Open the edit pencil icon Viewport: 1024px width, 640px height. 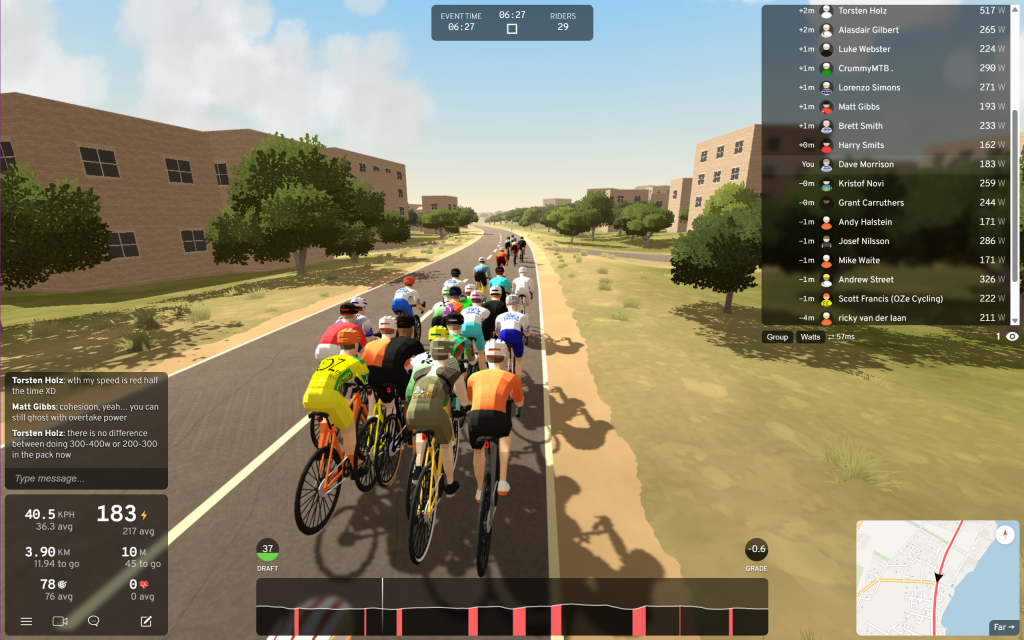click(x=146, y=621)
